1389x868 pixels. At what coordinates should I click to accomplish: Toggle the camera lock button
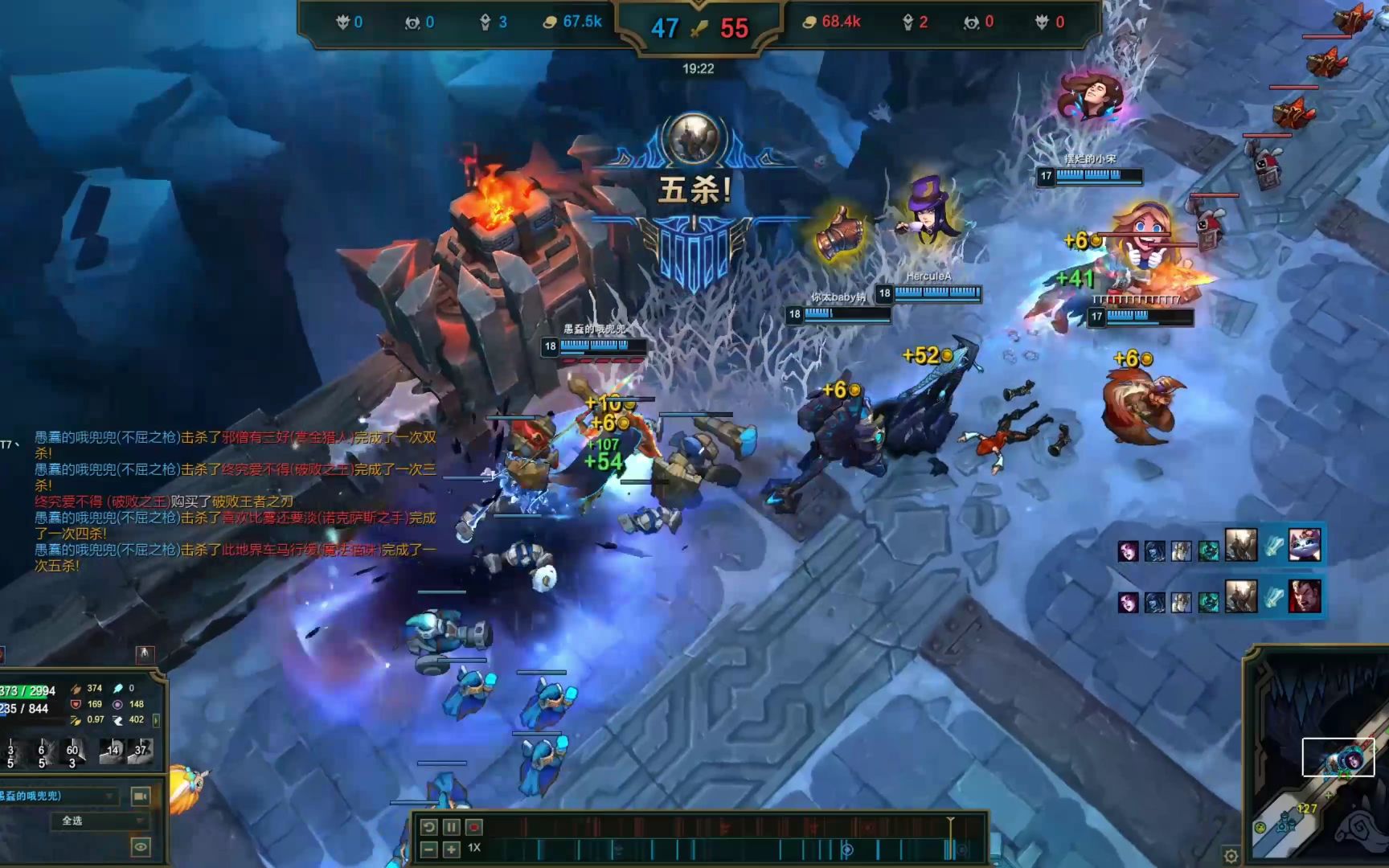(x=140, y=796)
